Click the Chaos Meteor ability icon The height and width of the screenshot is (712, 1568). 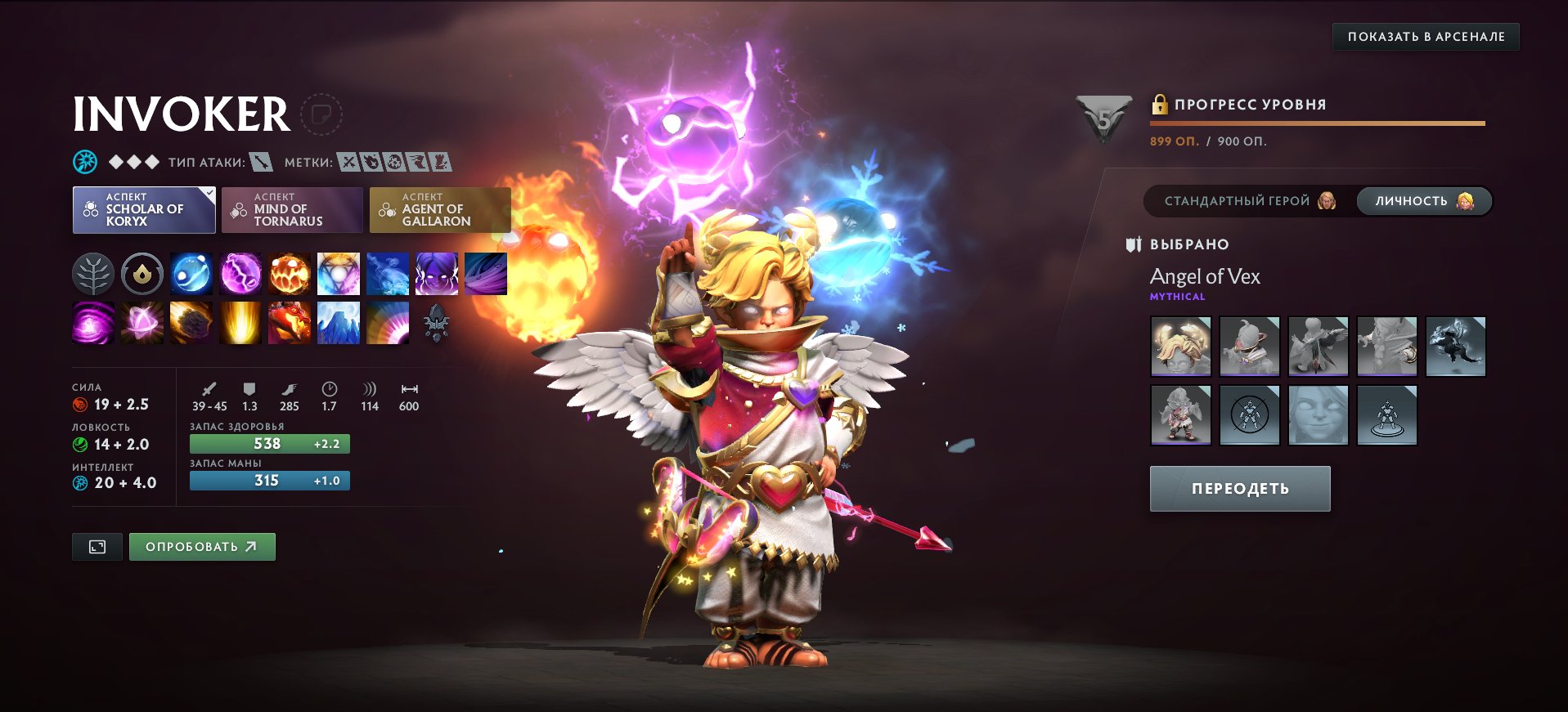[x=191, y=323]
